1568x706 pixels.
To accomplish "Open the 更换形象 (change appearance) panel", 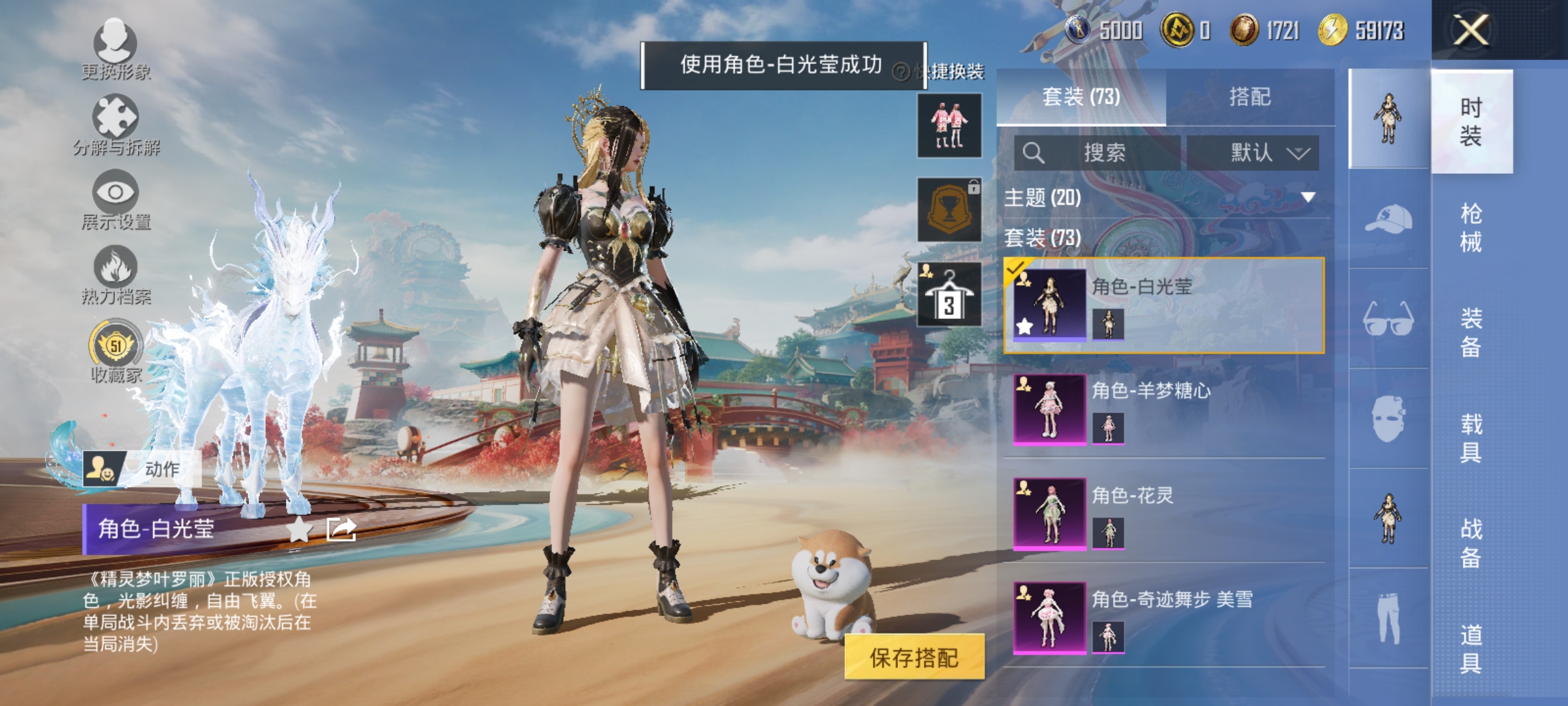I will click(x=116, y=52).
